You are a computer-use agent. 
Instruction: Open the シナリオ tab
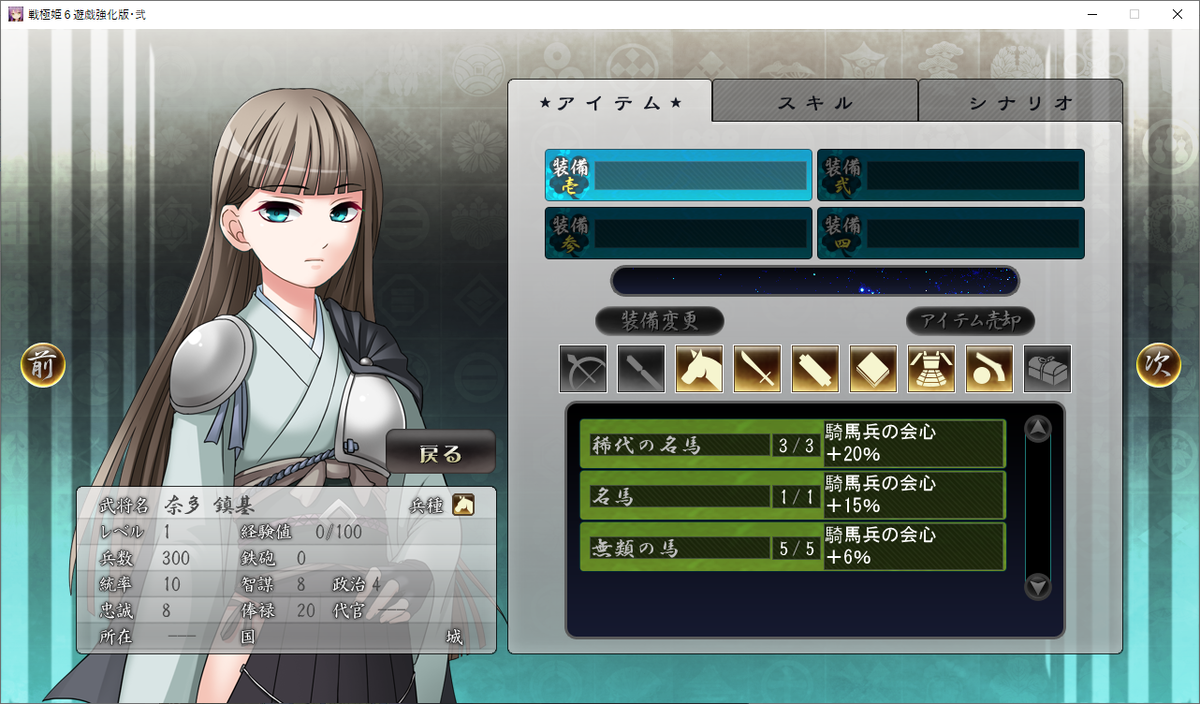(1020, 102)
